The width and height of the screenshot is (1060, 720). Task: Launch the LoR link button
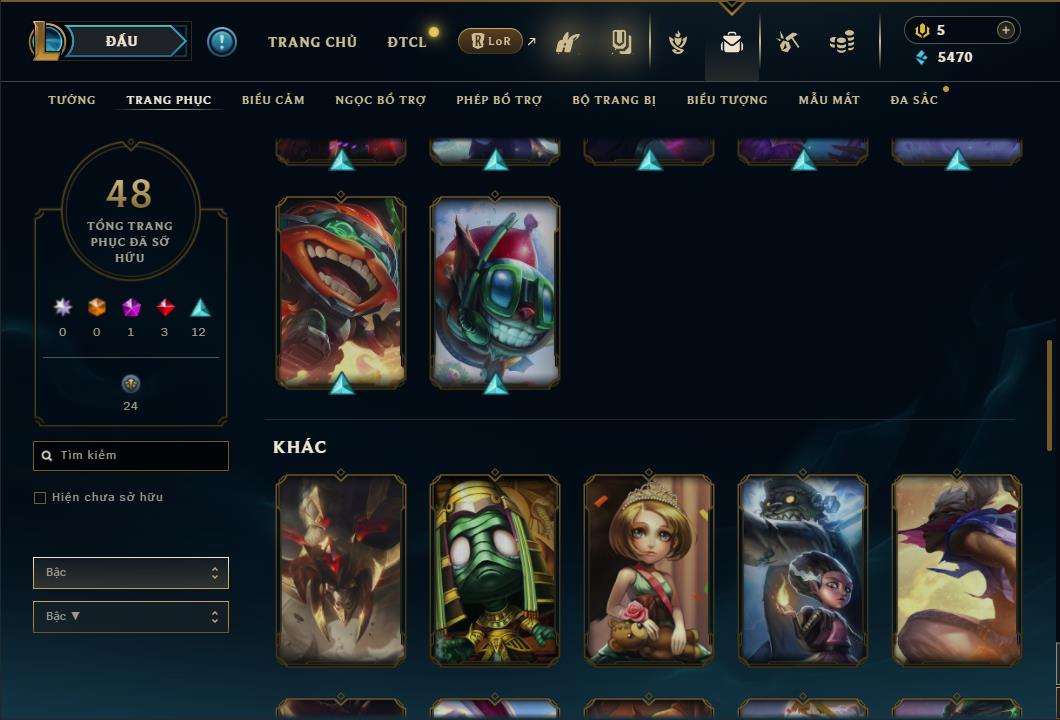click(x=491, y=41)
